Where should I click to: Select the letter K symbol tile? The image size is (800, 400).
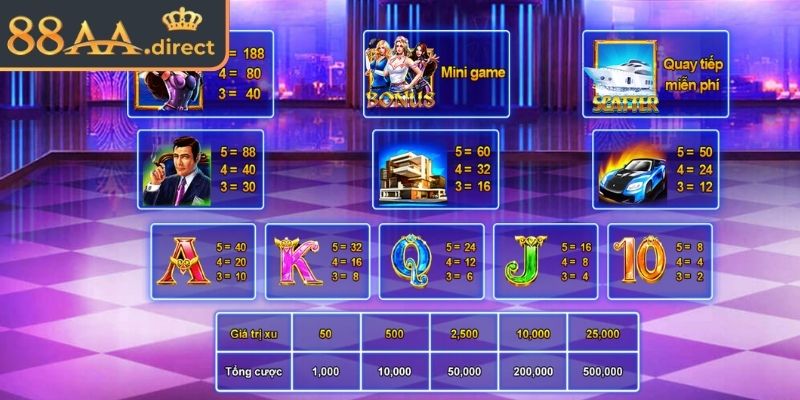[318, 261]
